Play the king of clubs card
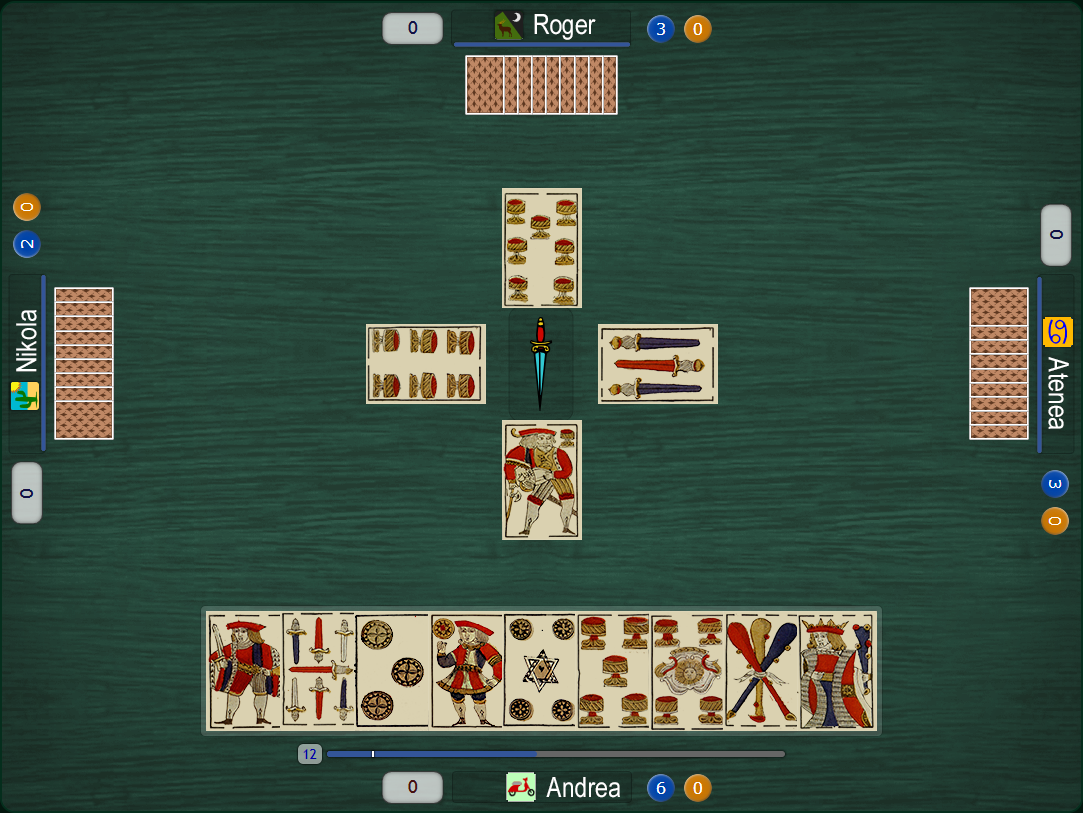This screenshot has width=1083, height=813. coord(837,670)
